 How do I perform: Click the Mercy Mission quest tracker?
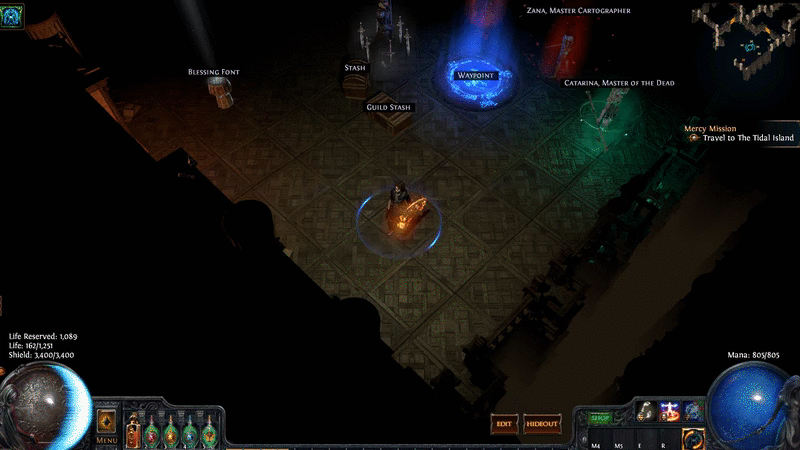pyautogui.click(x=710, y=129)
